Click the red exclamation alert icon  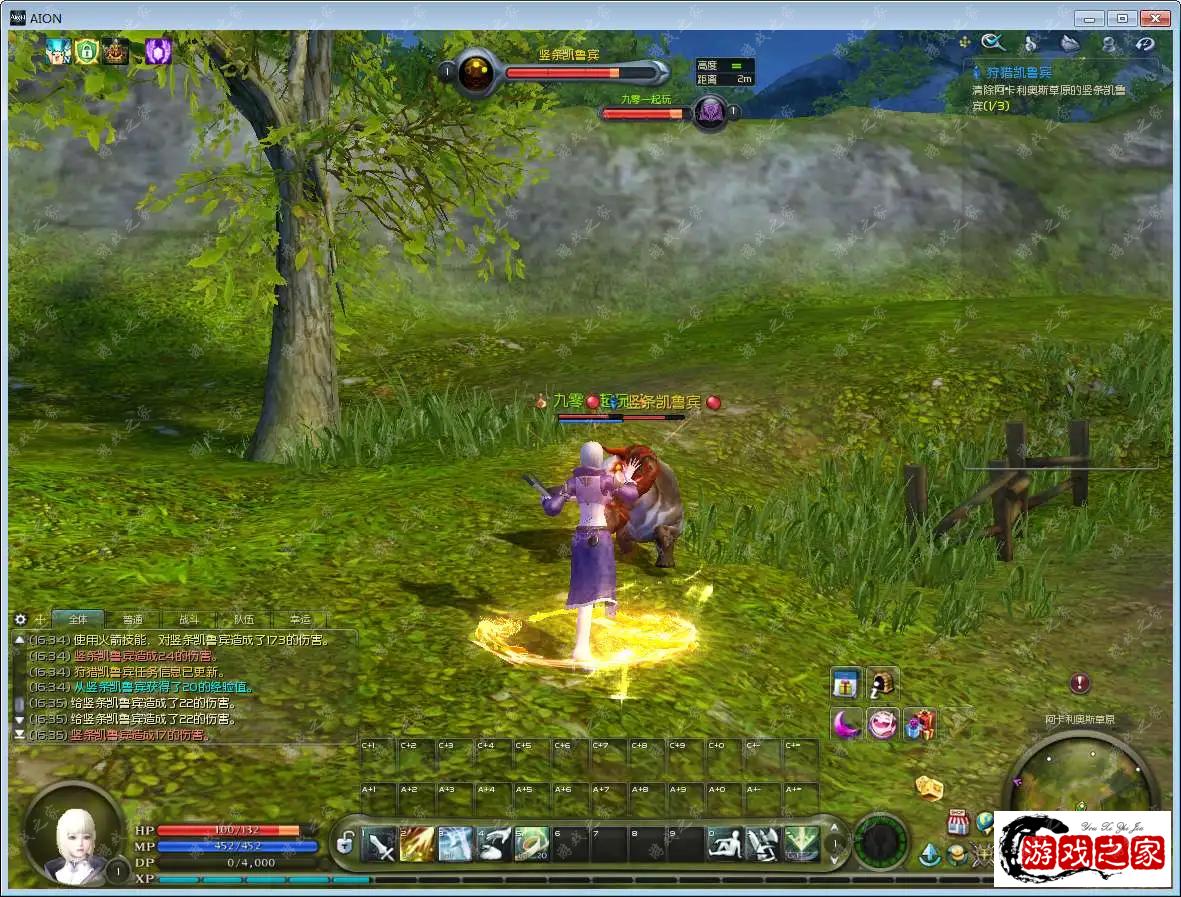1079,684
